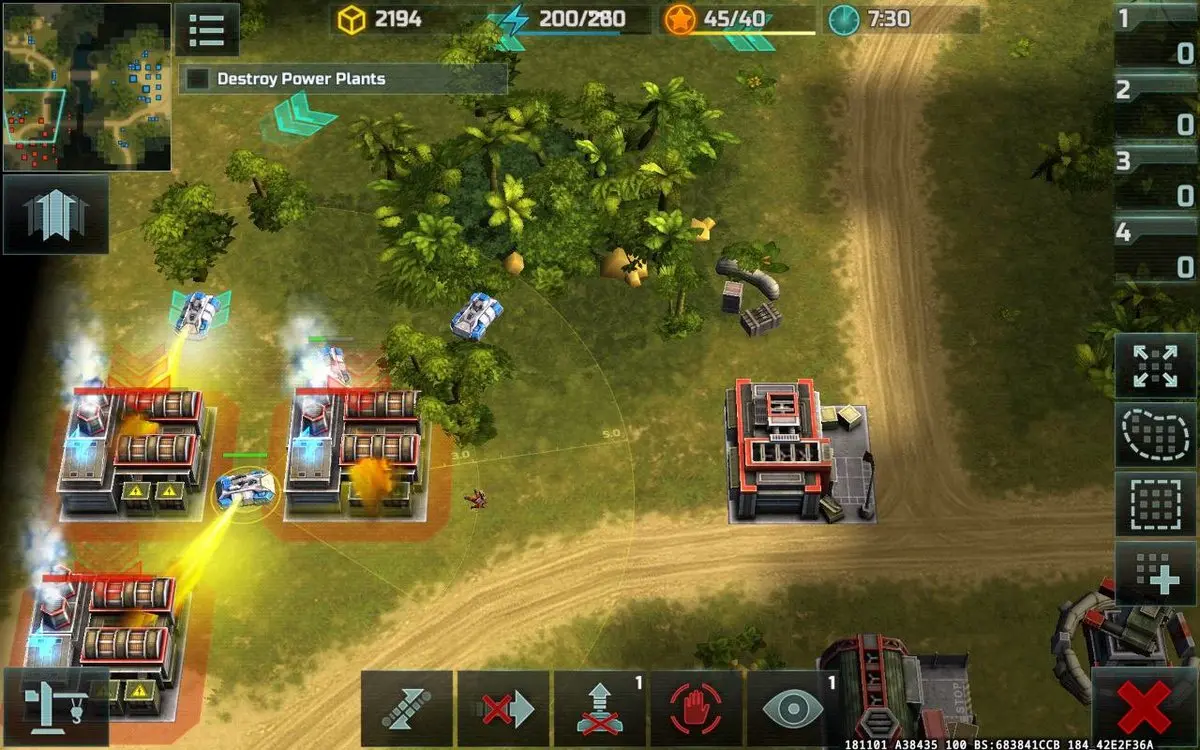Activate the expand arrows scatter button
Screen dimensions: 1200x750
pos(1155,366)
